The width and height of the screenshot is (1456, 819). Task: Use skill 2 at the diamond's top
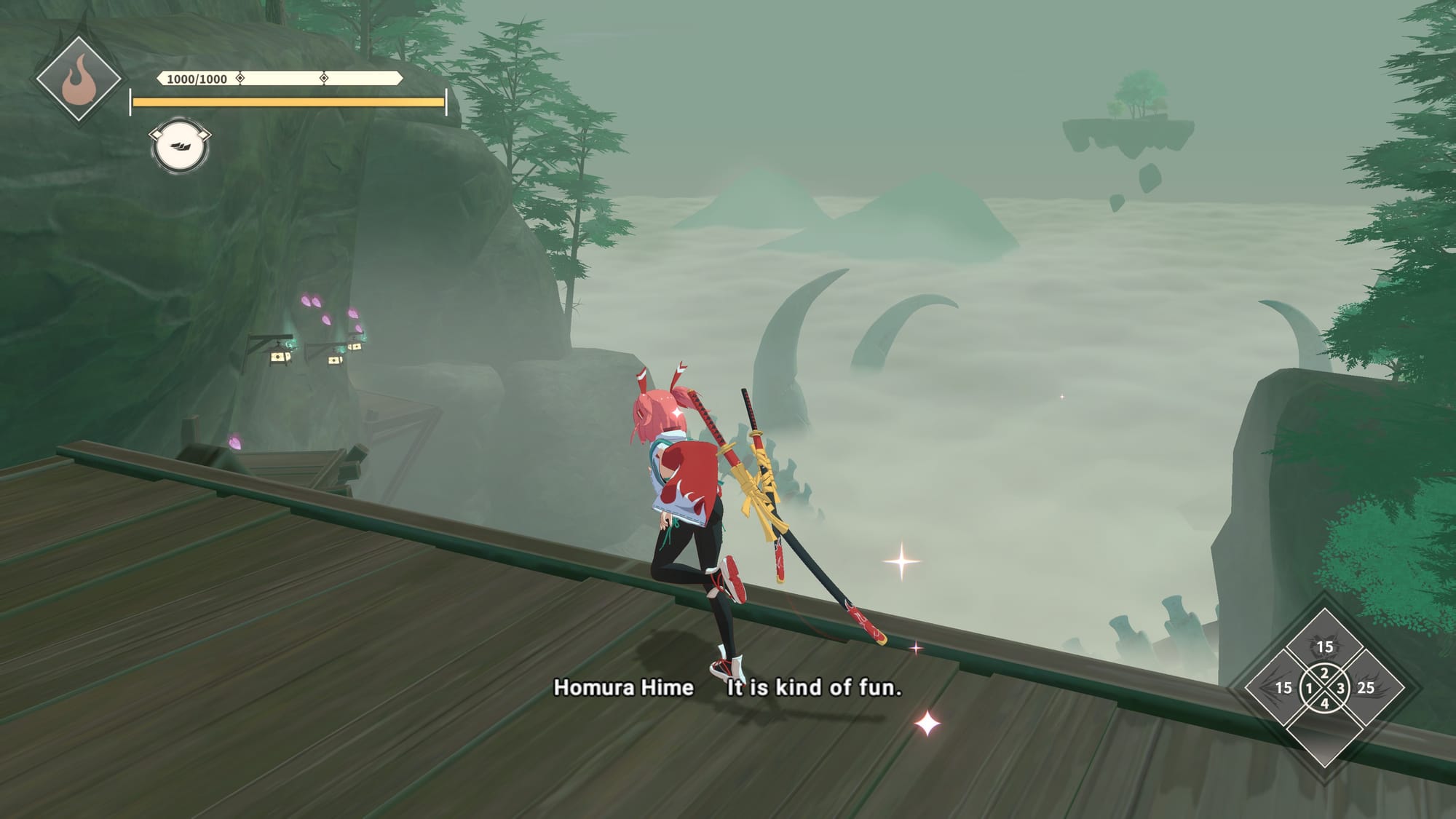click(1324, 646)
